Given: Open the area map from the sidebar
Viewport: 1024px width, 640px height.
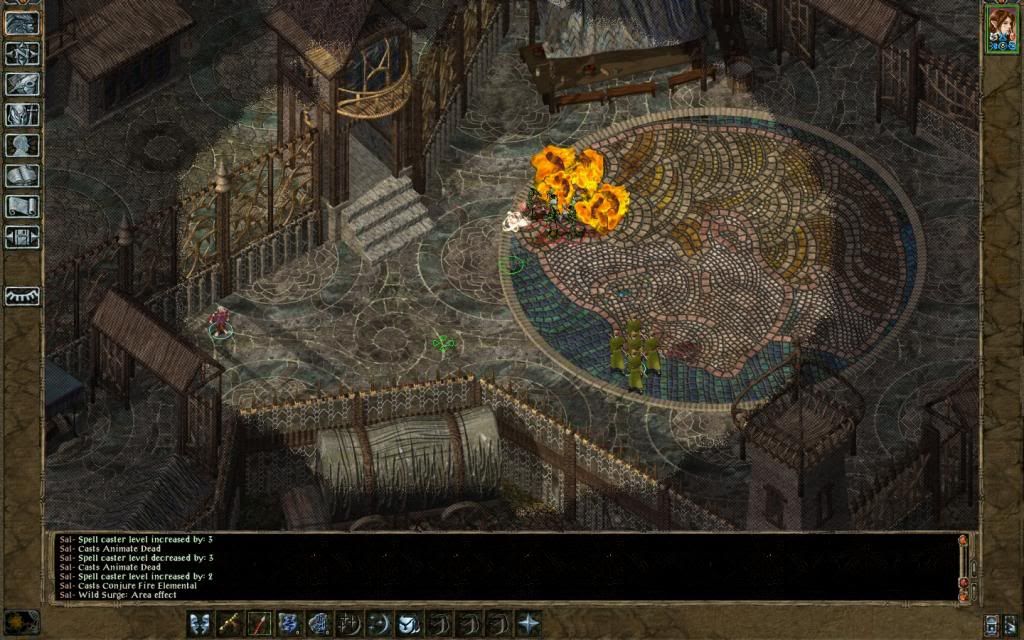Looking at the screenshot, I should pyautogui.click(x=22, y=53).
